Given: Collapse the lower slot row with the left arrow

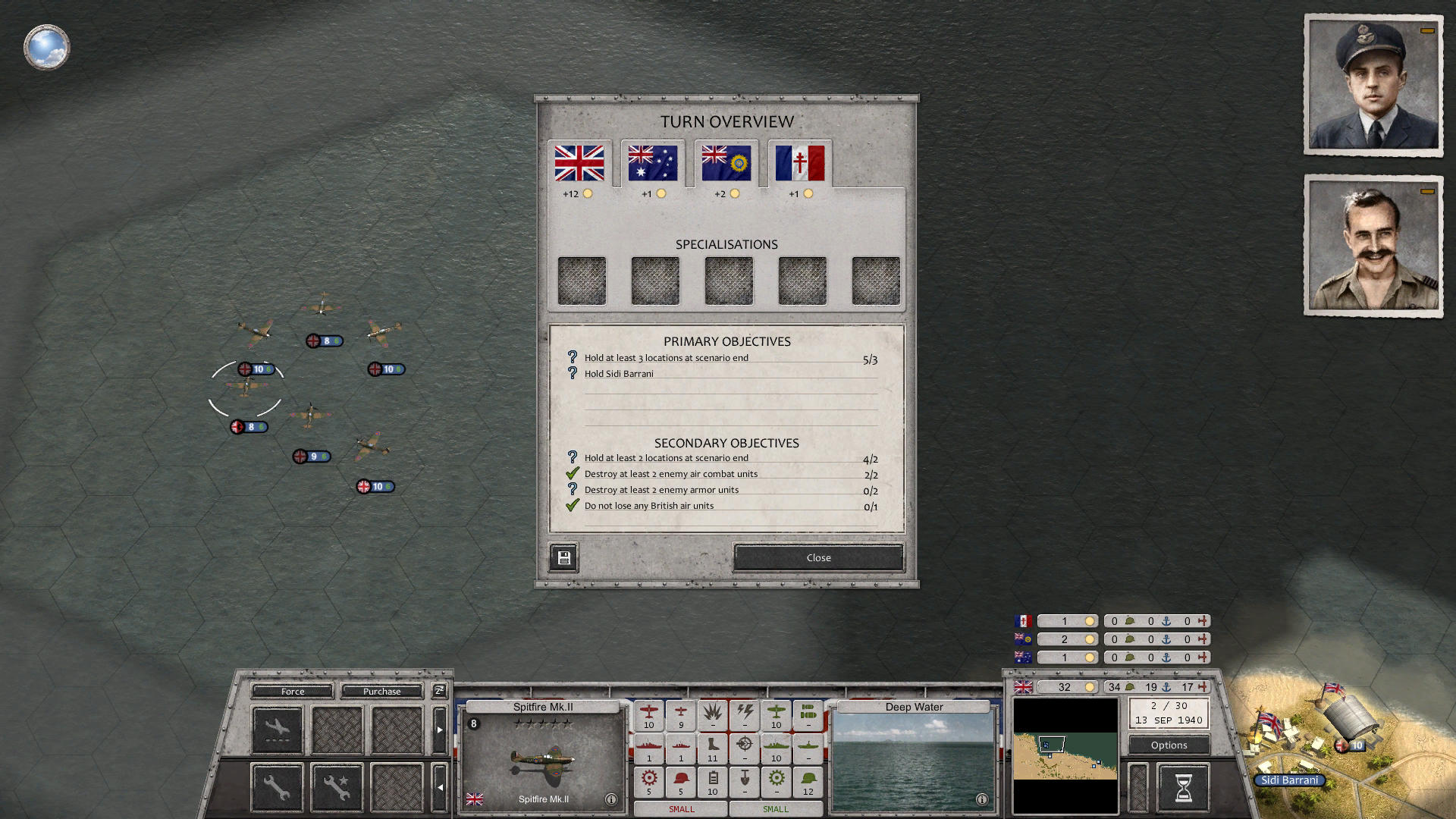Looking at the screenshot, I should click(441, 787).
